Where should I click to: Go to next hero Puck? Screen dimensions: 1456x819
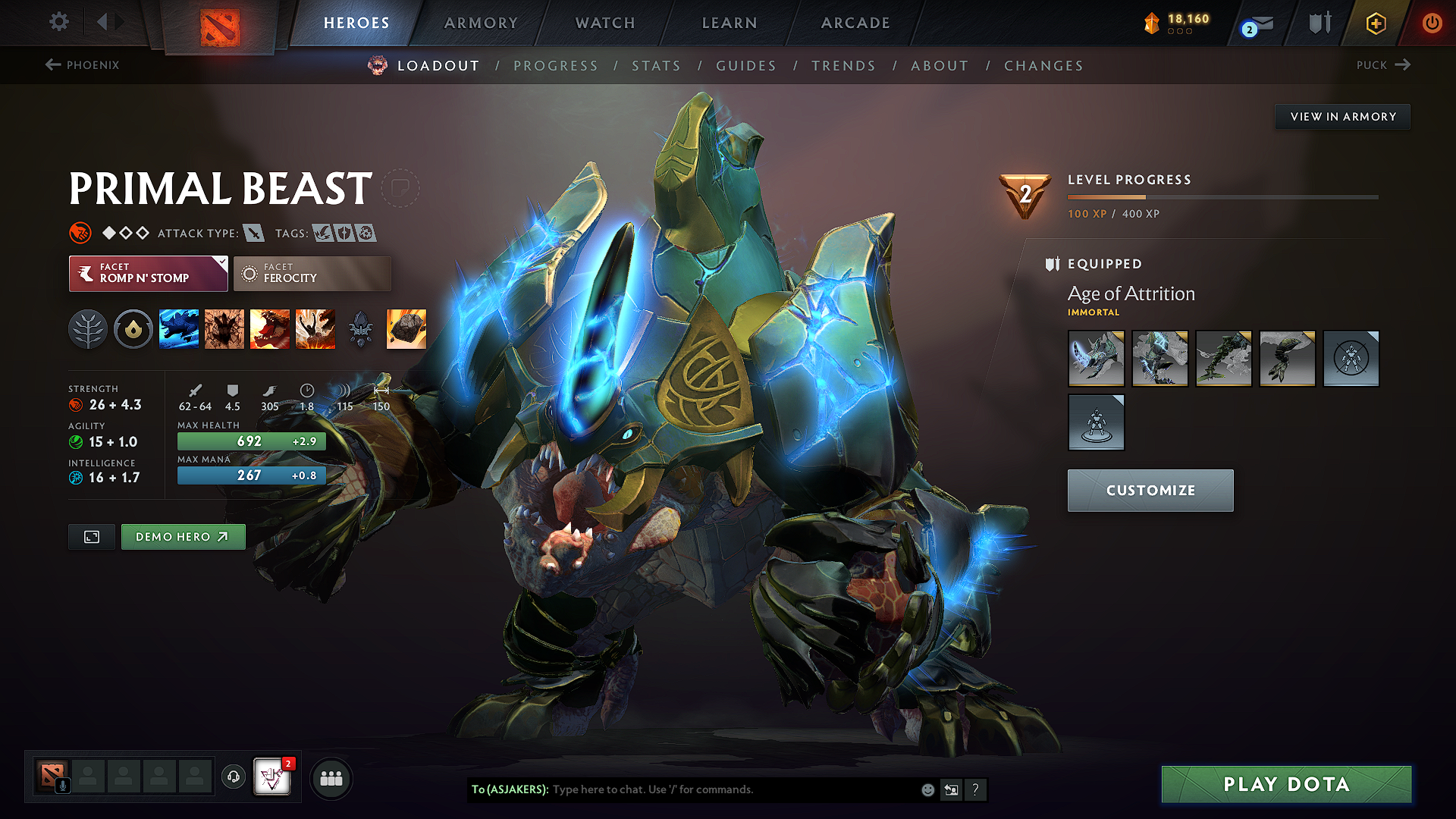(1382, 65)
